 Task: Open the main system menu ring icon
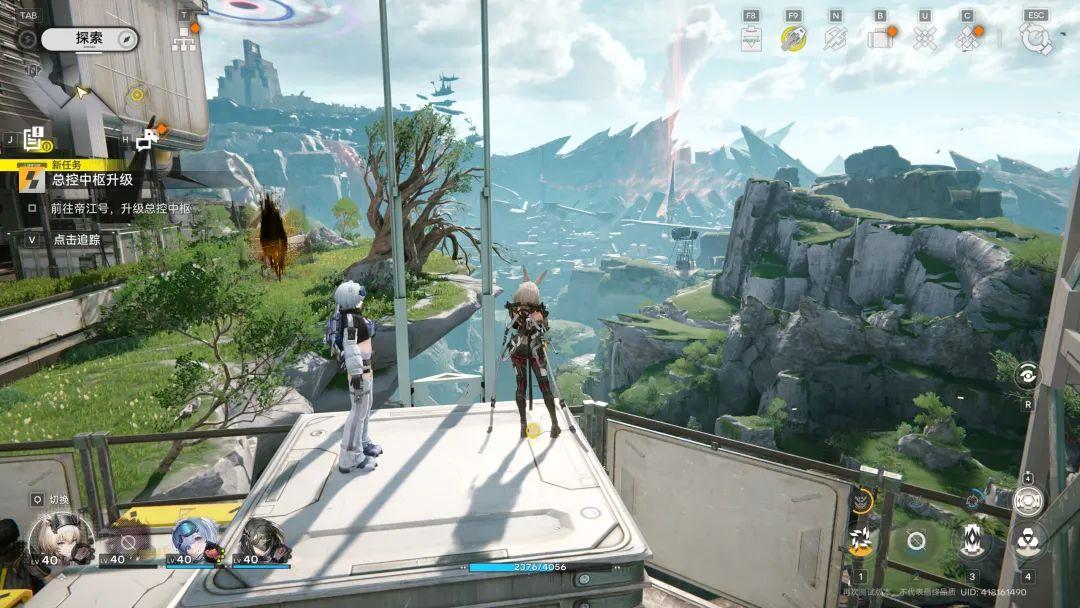(1035, 38)
